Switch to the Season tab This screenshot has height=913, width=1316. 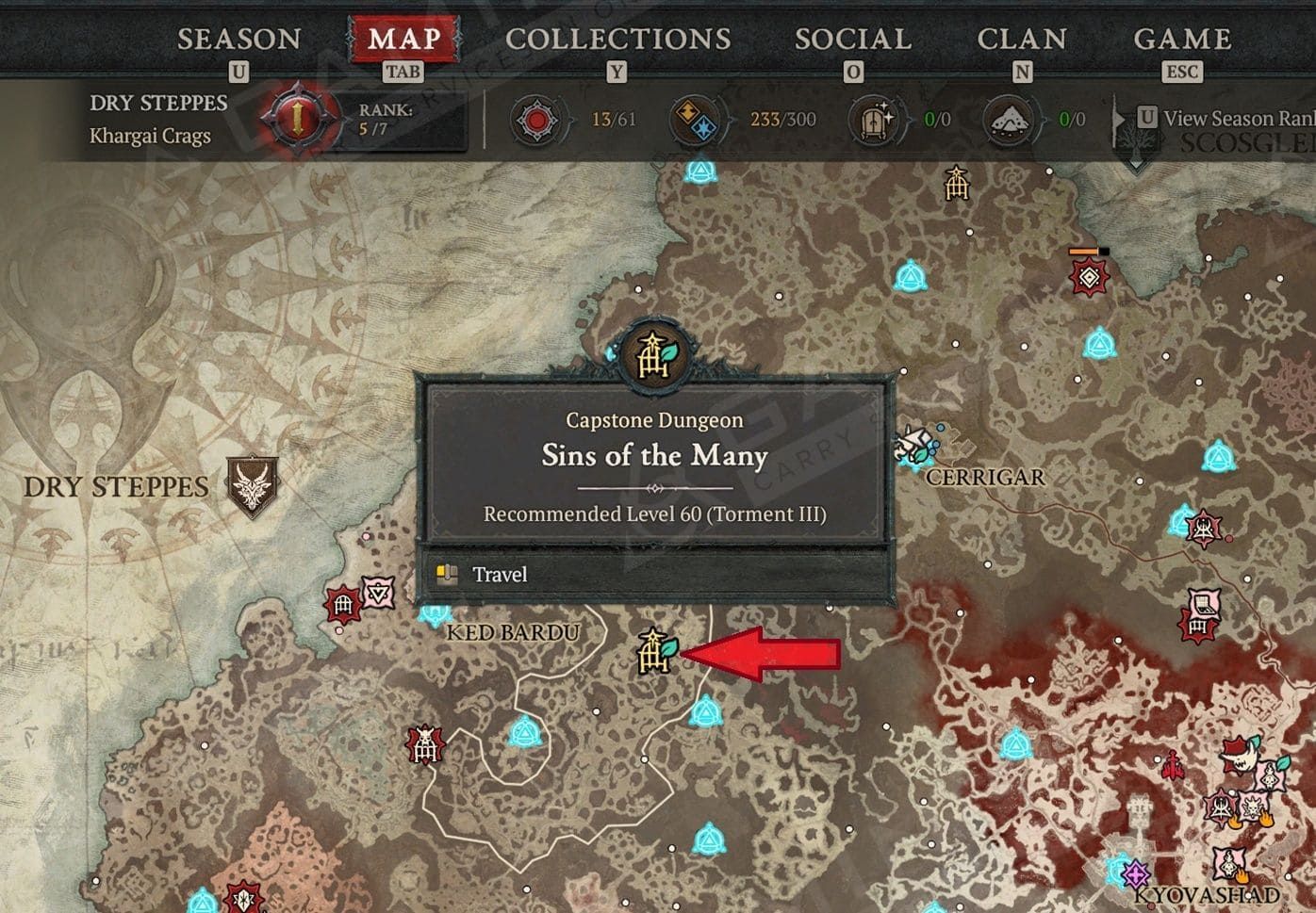pyautogui.click(x=239, y=40)
